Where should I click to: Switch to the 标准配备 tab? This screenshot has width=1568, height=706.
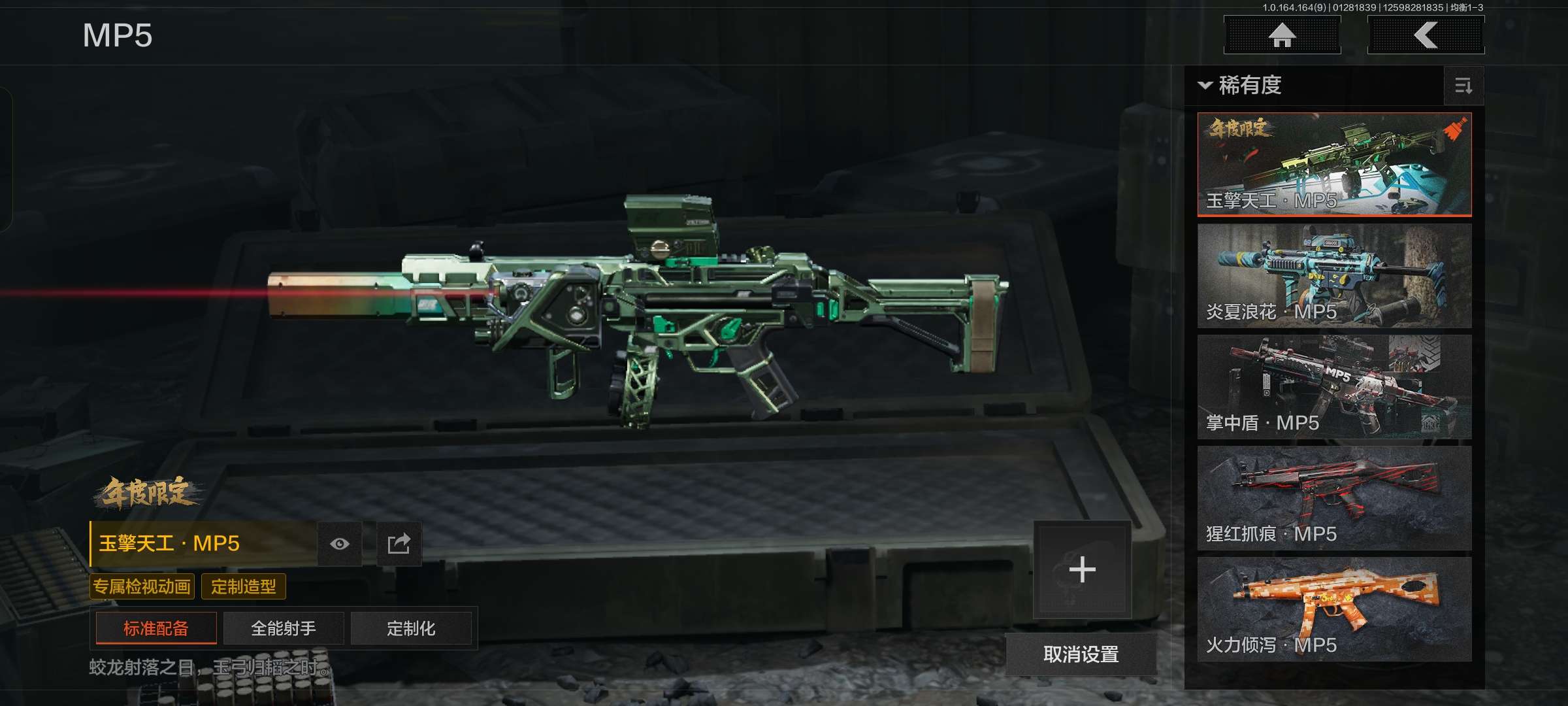click(x=156, y=629)
